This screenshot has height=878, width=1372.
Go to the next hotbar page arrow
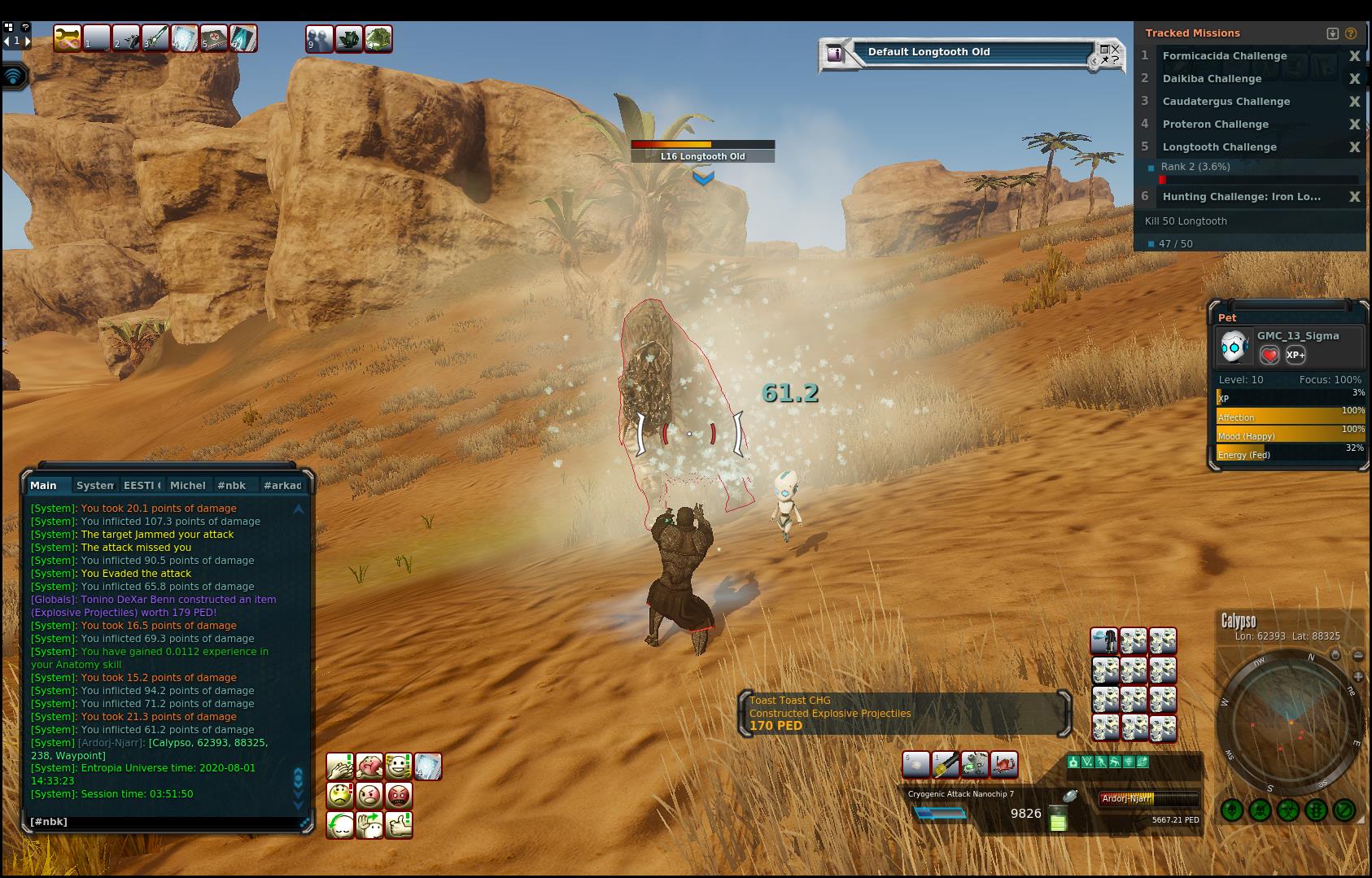[28, 41]
